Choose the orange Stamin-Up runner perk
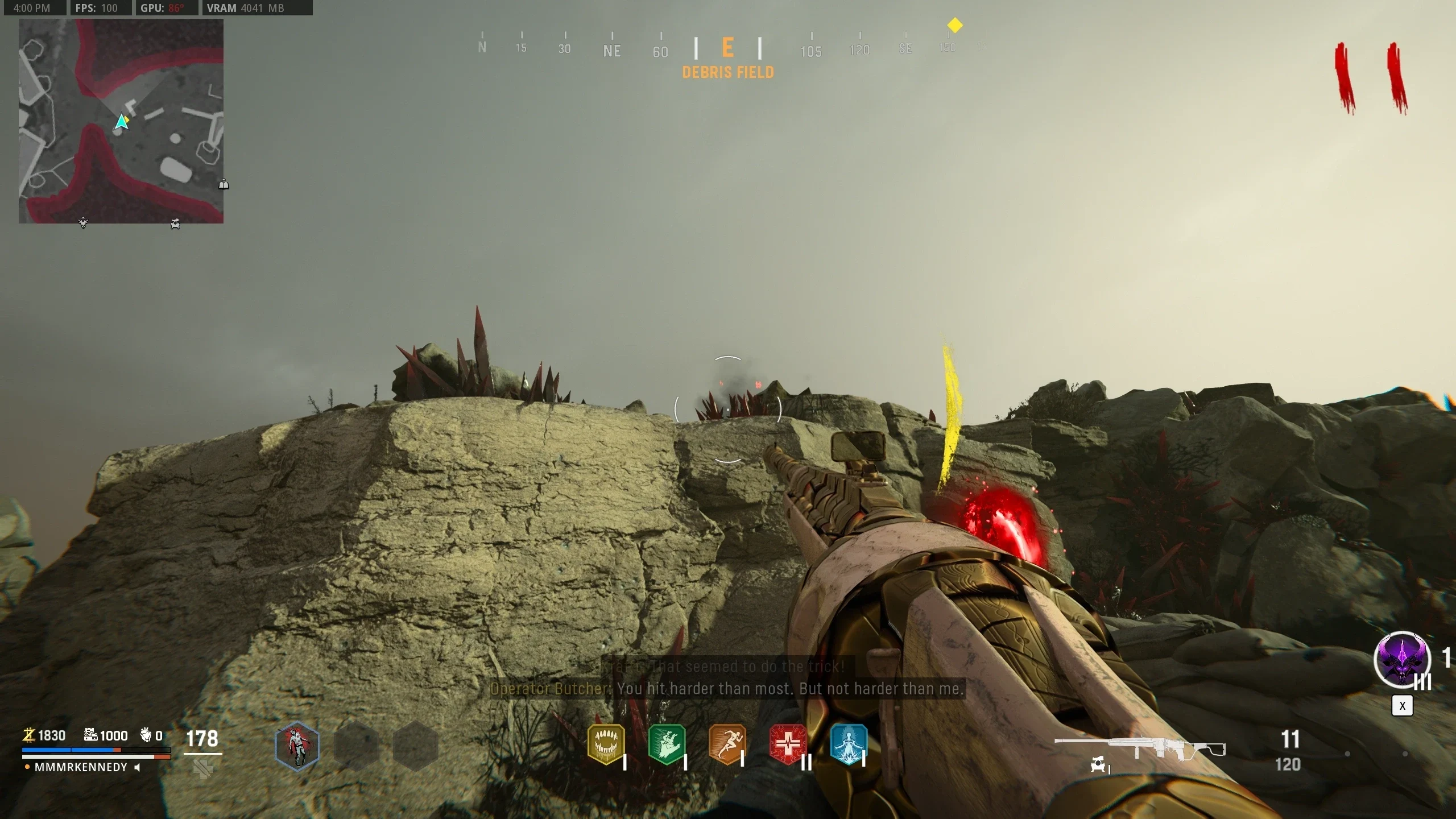Viewport: 1456px width, 819px height. point(727,743)
